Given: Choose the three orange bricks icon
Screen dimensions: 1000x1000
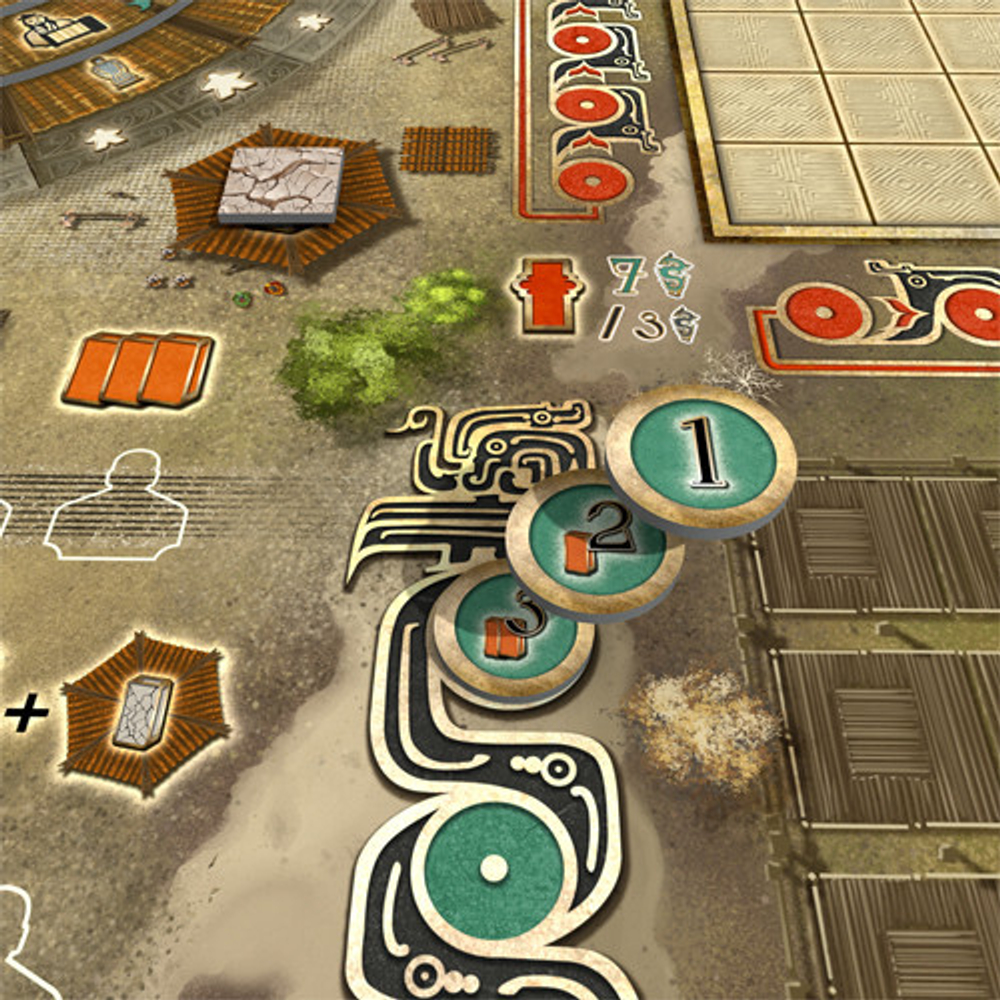Looking at the screenshot, I should (x=140, y=368).
